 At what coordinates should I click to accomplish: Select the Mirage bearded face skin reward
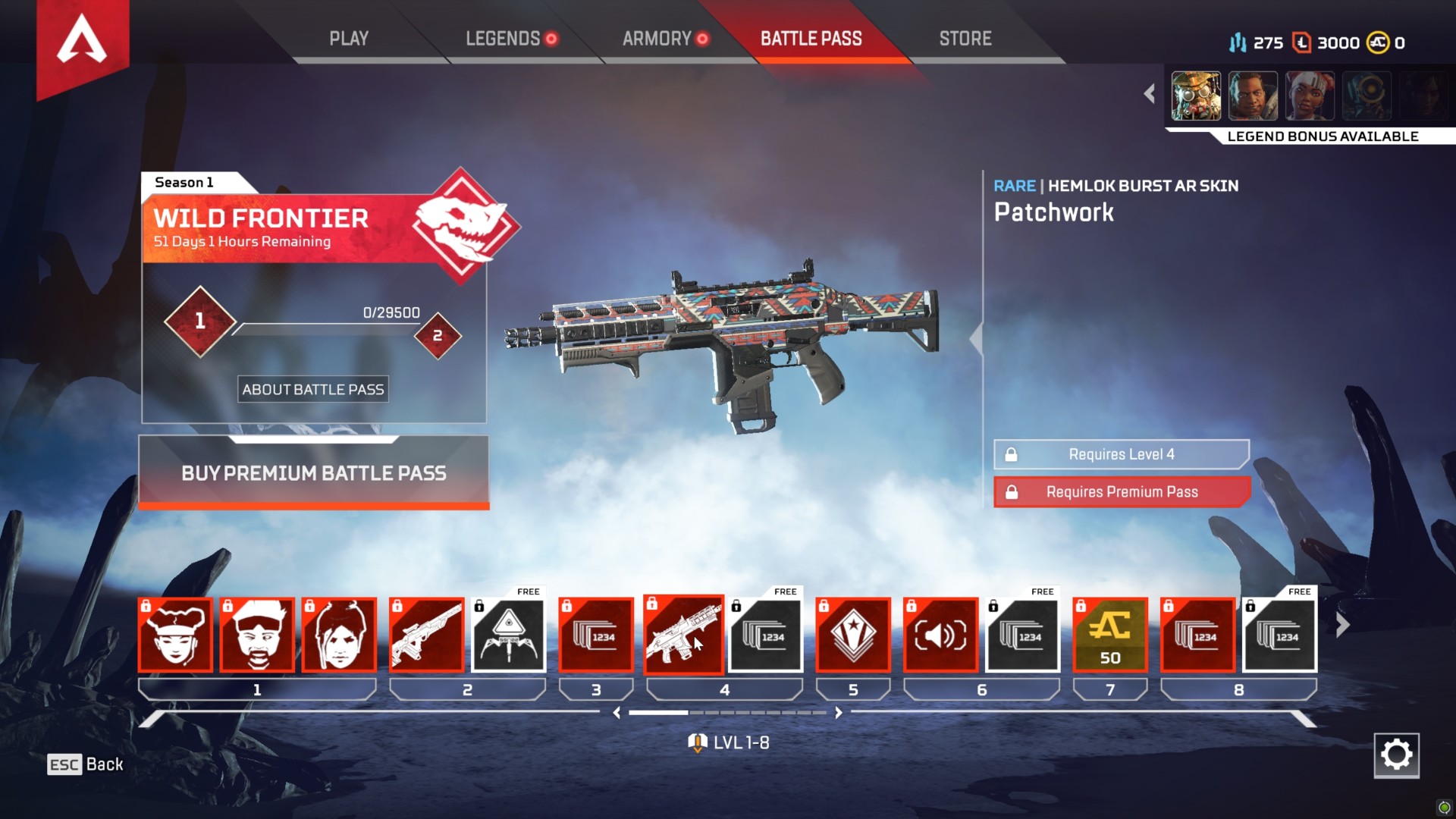tap(257, 635)
